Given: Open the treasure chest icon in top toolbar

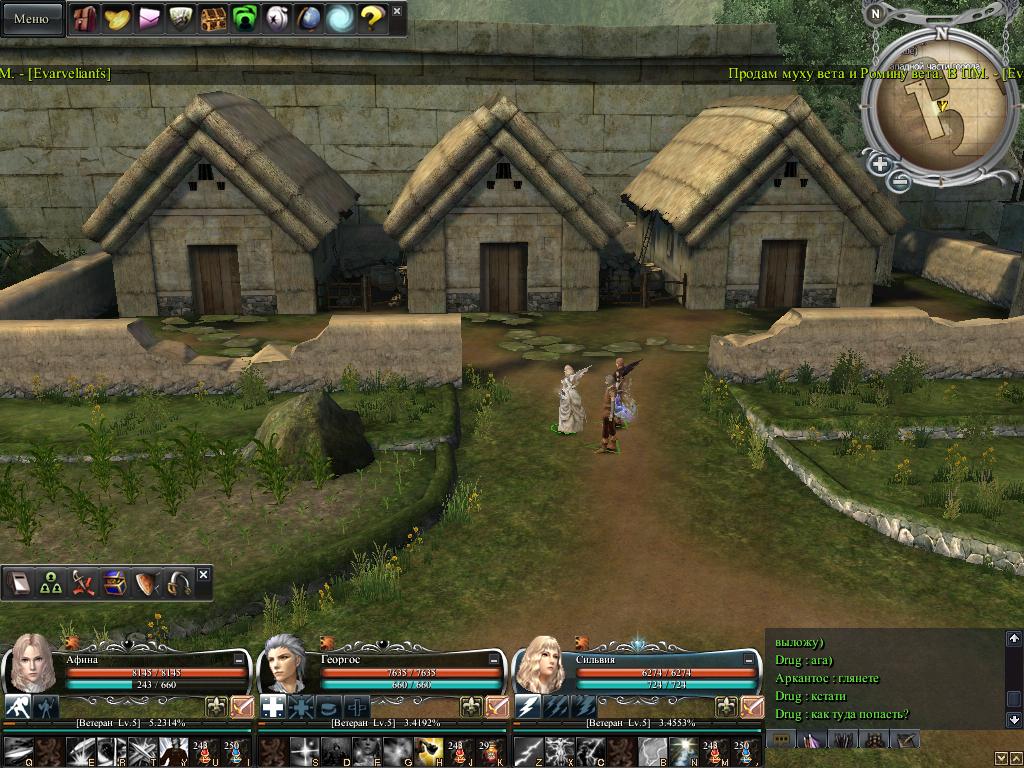Looking at the screenshot, I should 212,18.
